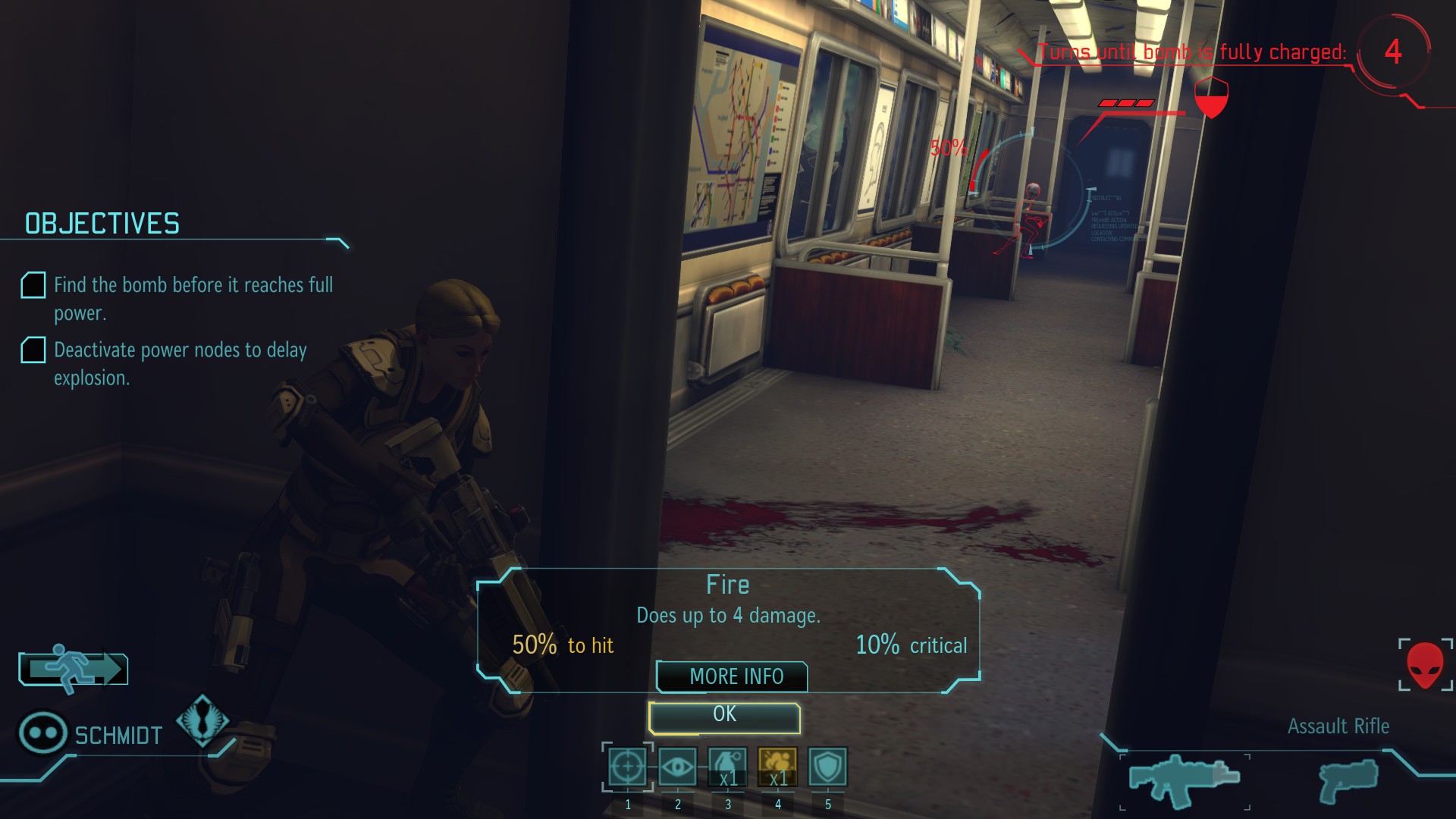Screen dimensions: 1456x819
Task: Click the two-dot icon next to SCHMIDT
Action: [42, 733]
